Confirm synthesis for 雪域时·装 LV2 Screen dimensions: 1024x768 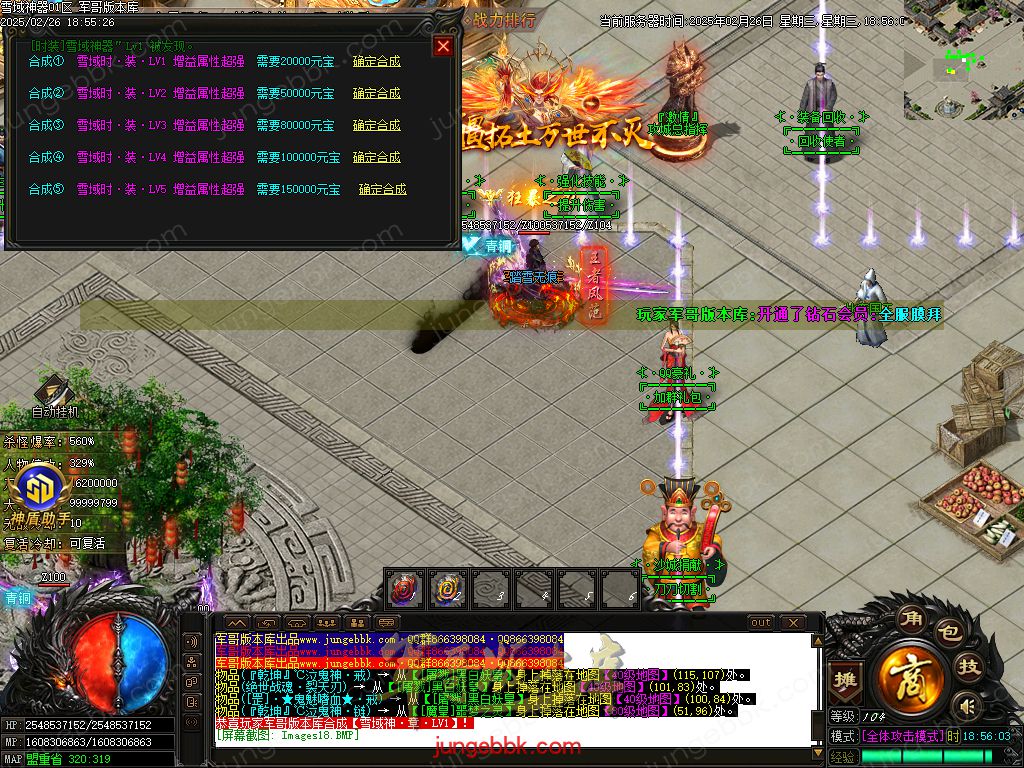tap(376, 93)
